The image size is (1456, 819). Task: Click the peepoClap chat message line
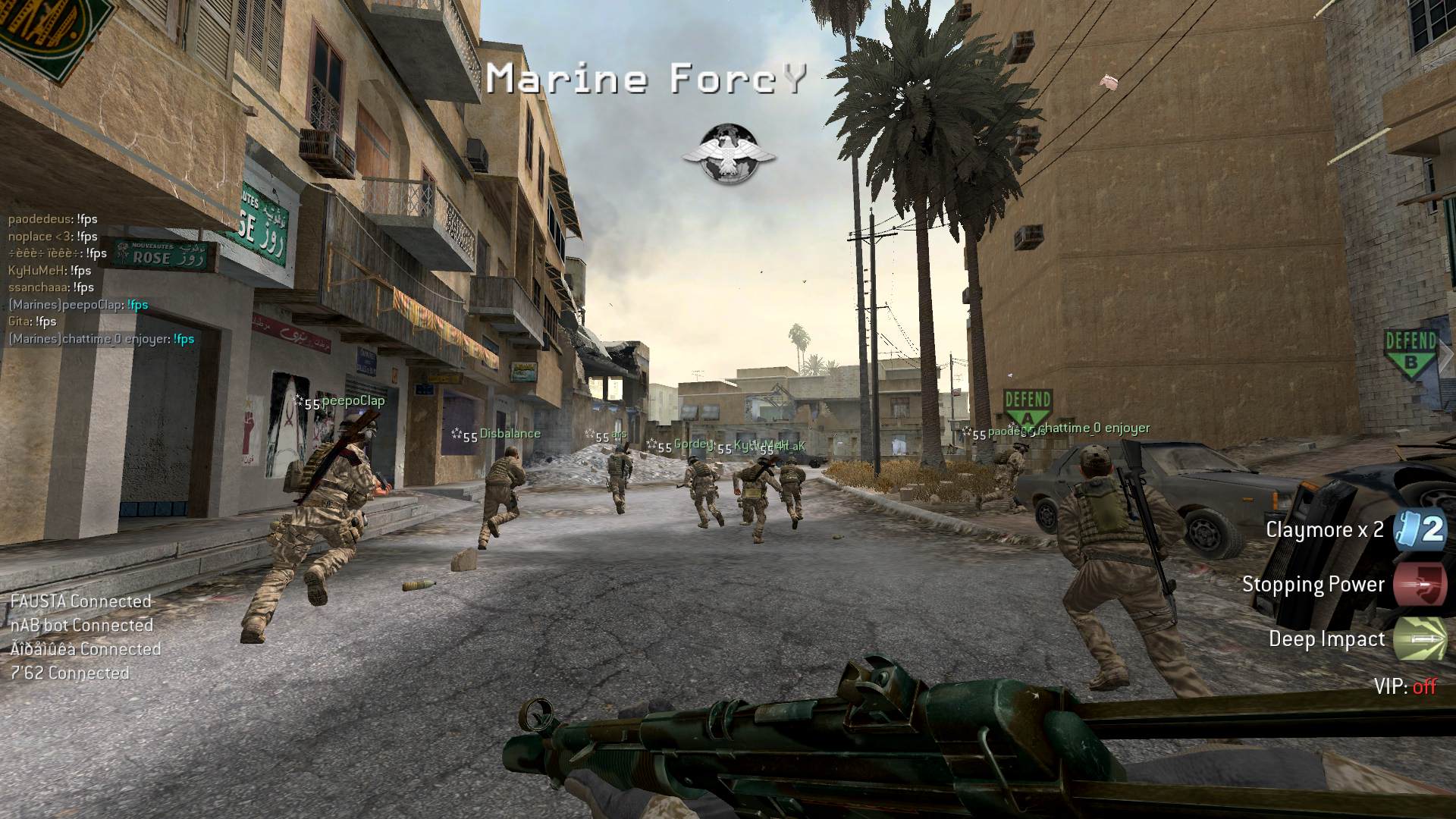pos(78,305)
